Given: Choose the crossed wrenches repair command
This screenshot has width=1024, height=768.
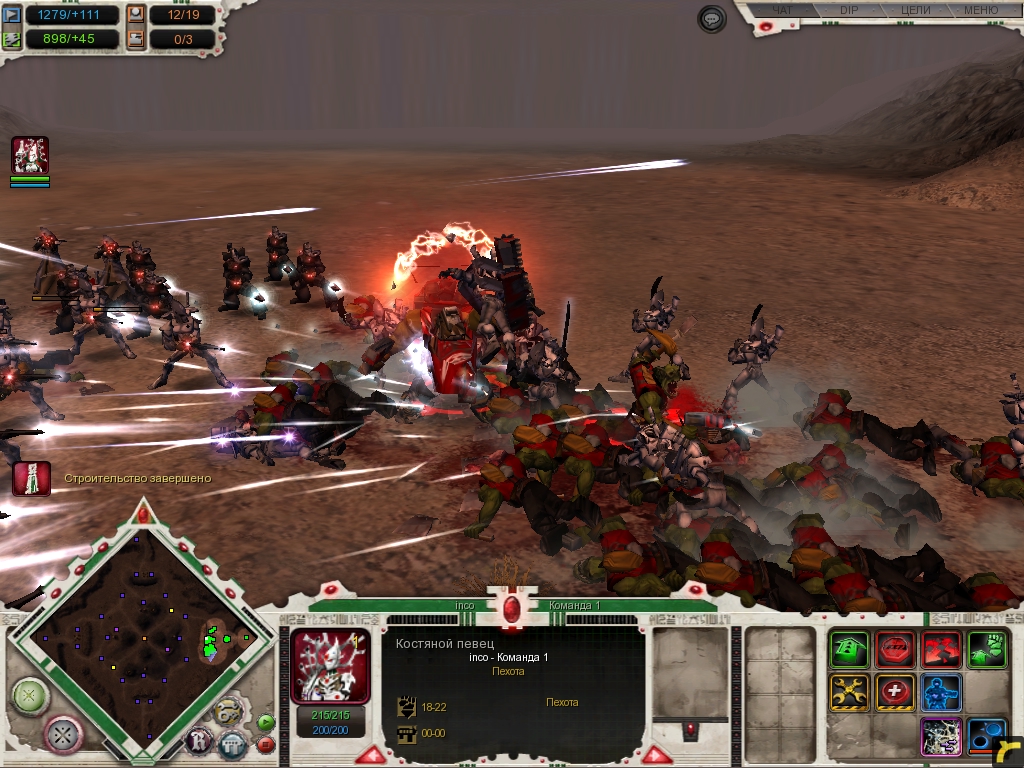Looking at the screenshot, I should point(848,692).
